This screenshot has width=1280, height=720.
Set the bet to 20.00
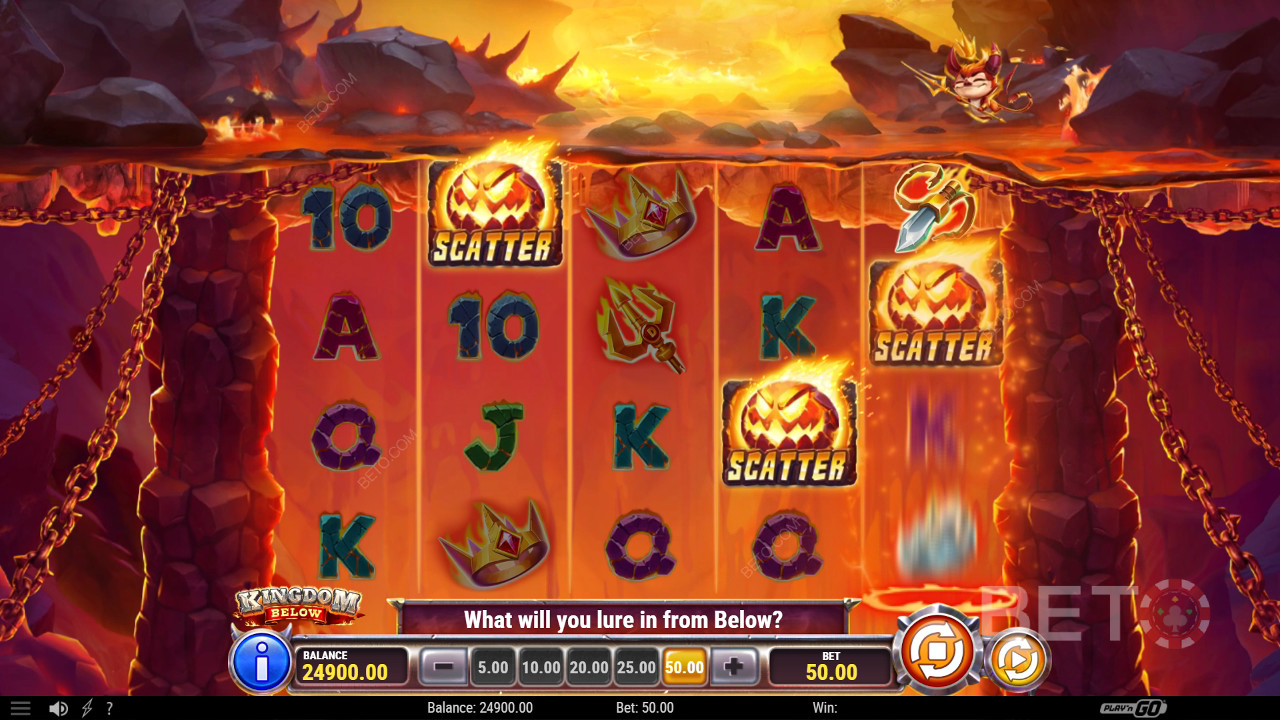tap(588, 667)
